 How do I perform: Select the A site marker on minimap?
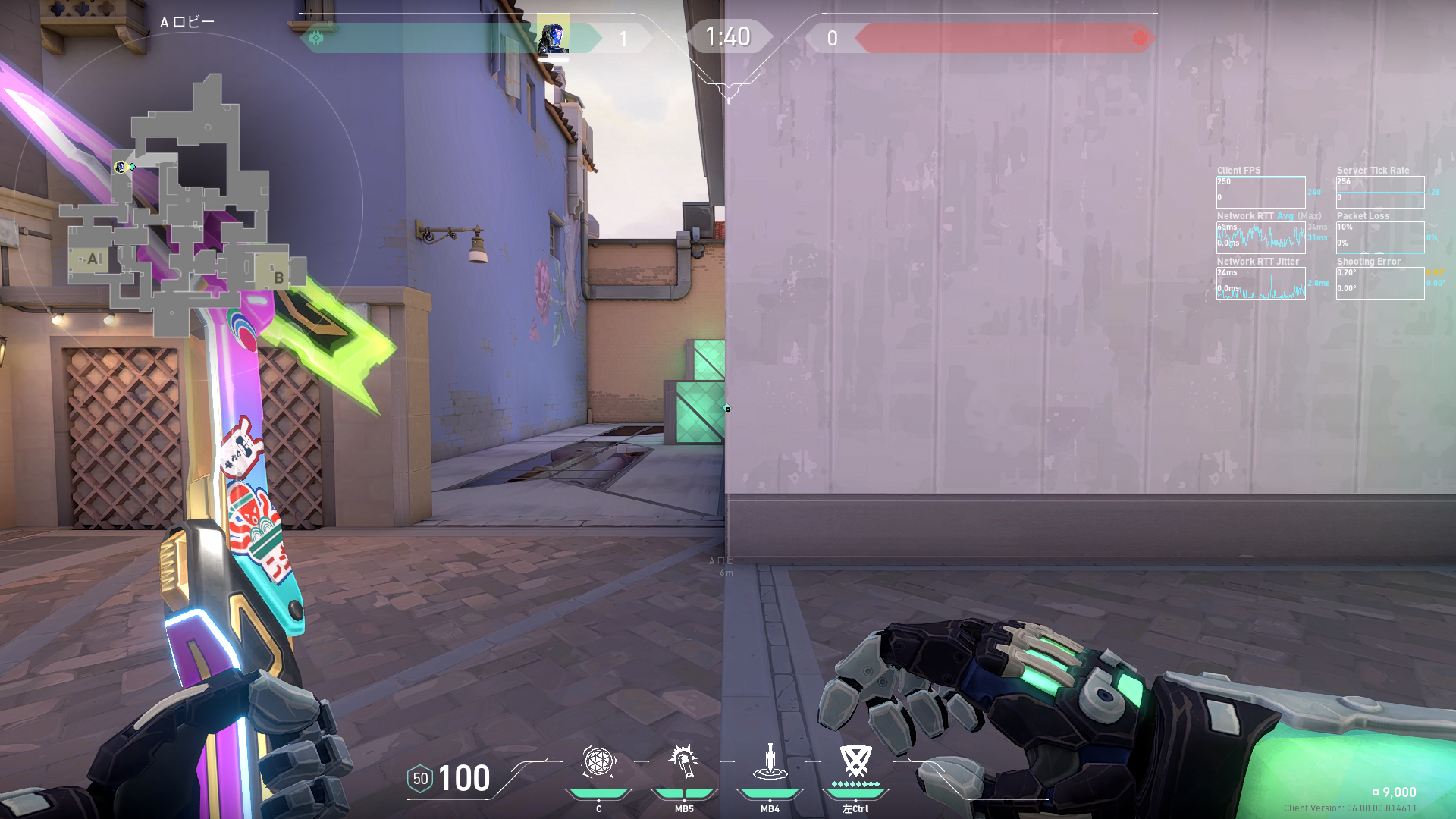(x=93, y=259)
